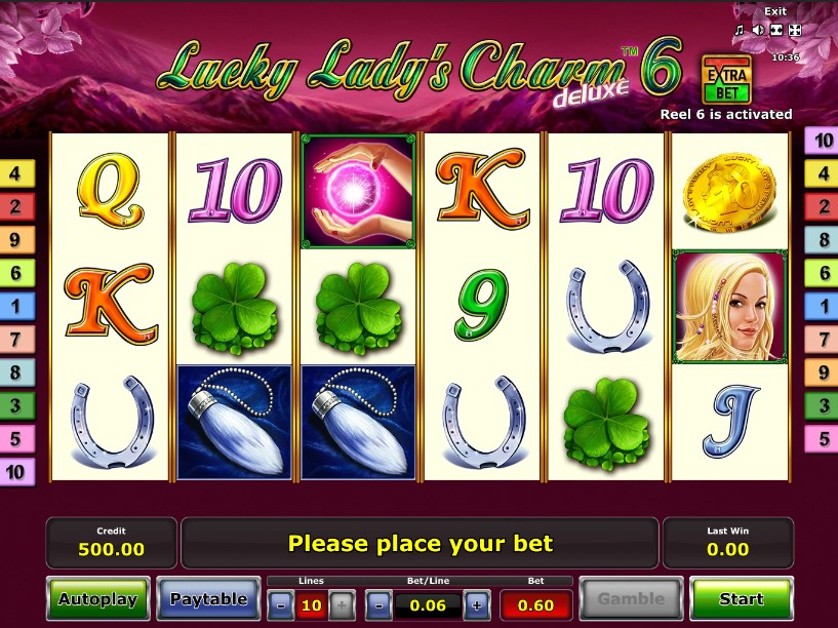The height and width of the screenshot is (628, 838).
Task: Lower the Bet/Line amount
Action: 378,604
